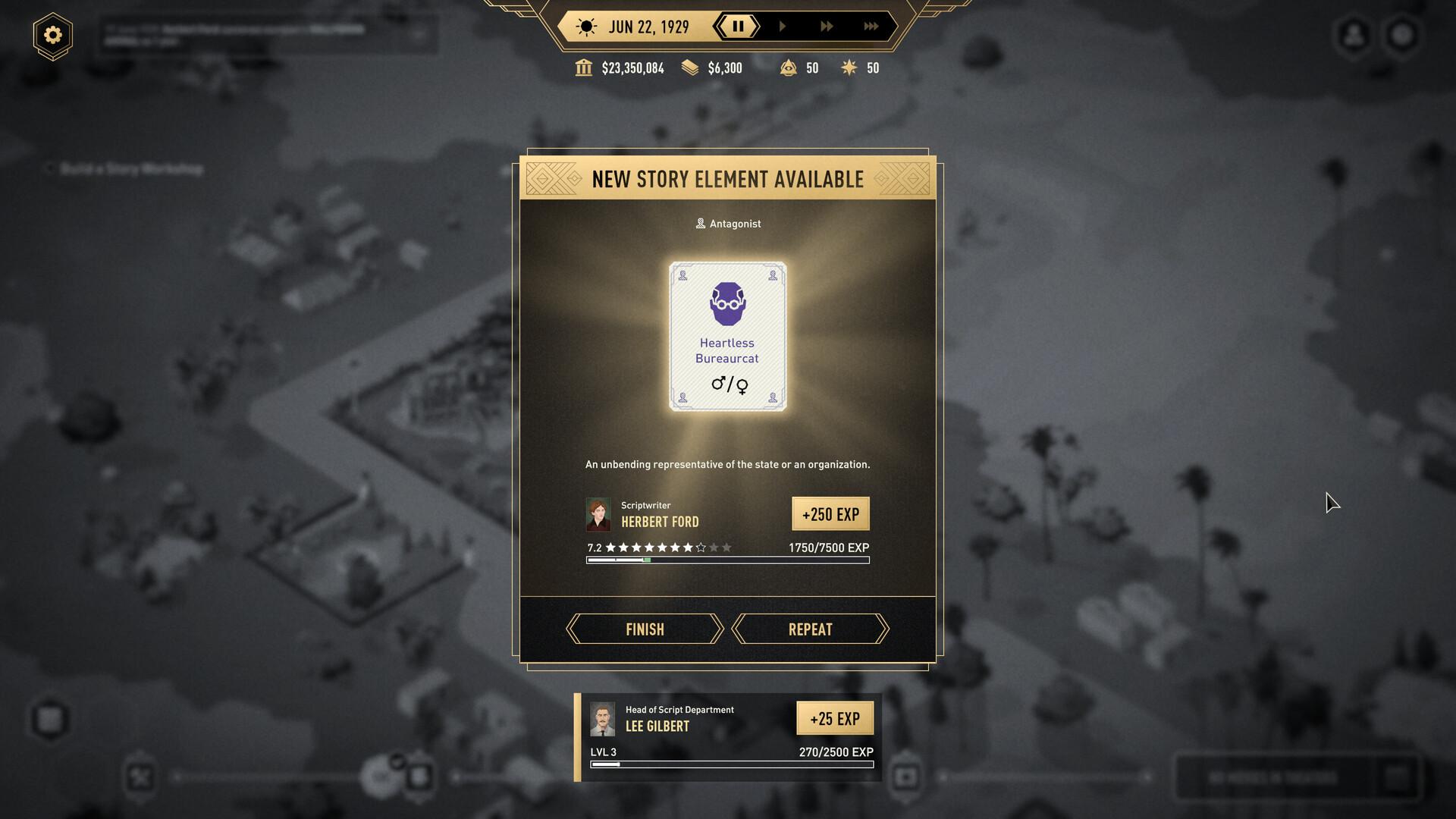
Task: Click Herbert Ford's scriptwriter portrait
Action: pos(598,514)
